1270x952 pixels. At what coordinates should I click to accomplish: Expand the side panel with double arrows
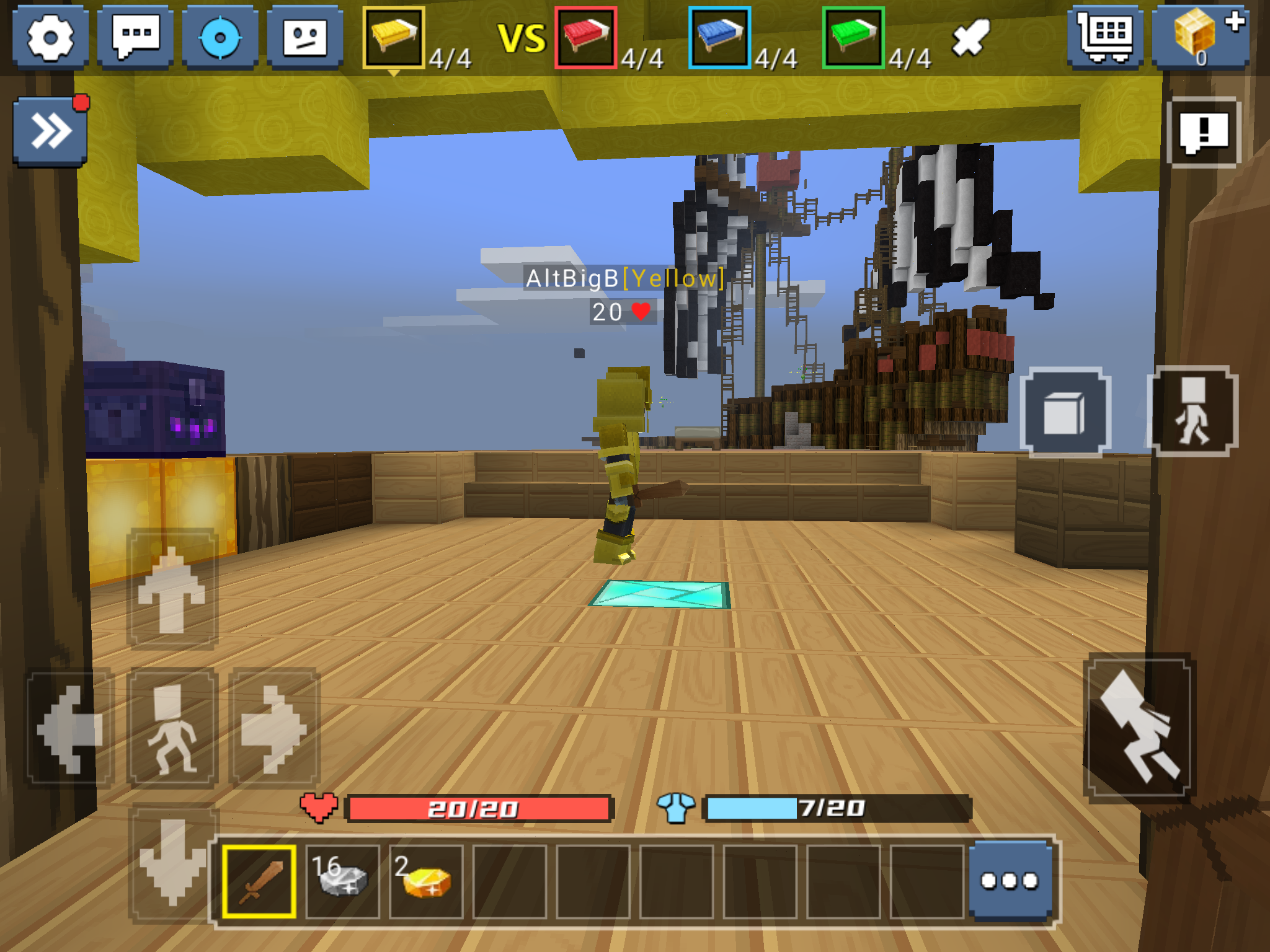click(51, 129)
